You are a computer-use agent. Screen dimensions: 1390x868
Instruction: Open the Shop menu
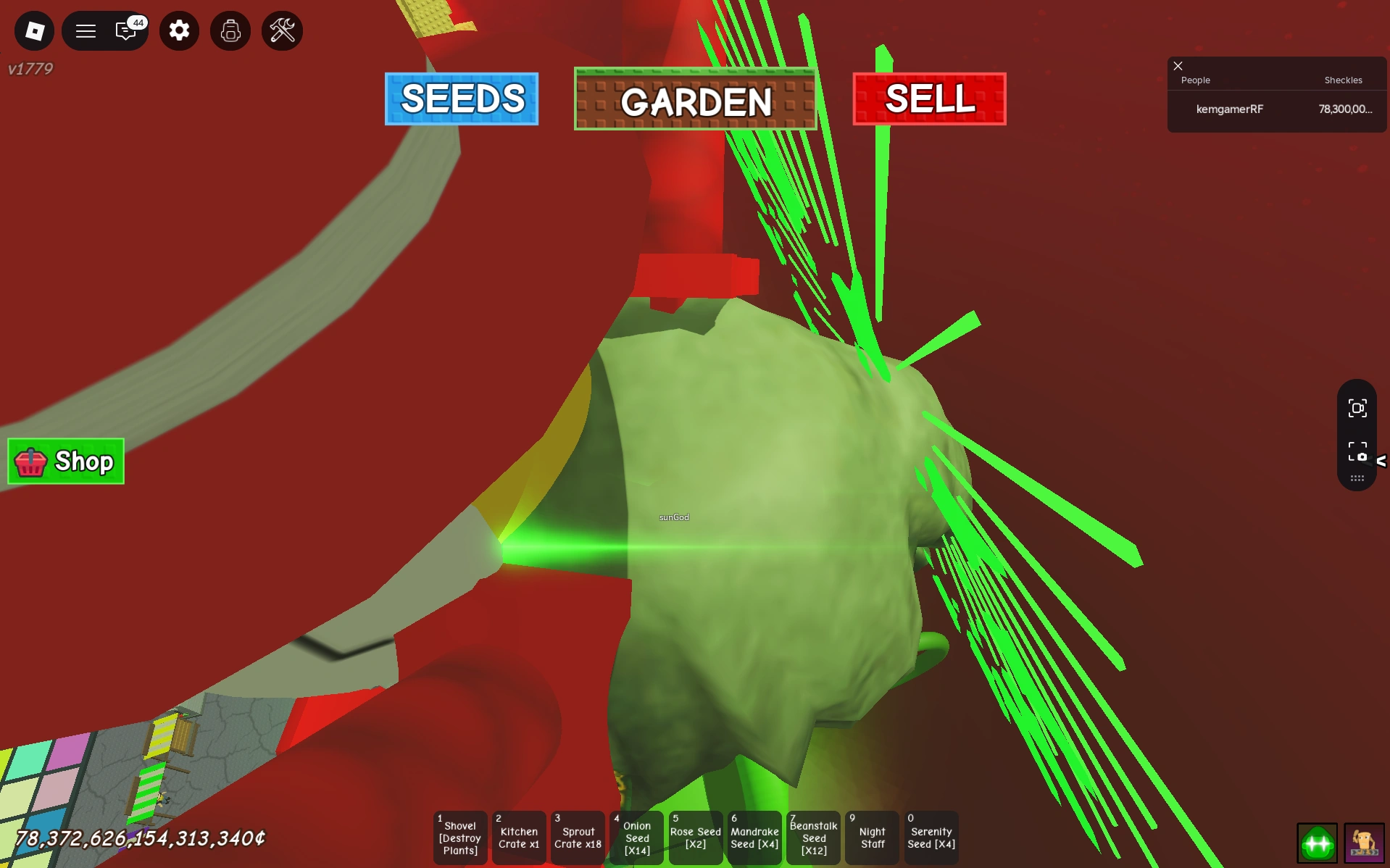pos(65,462)
